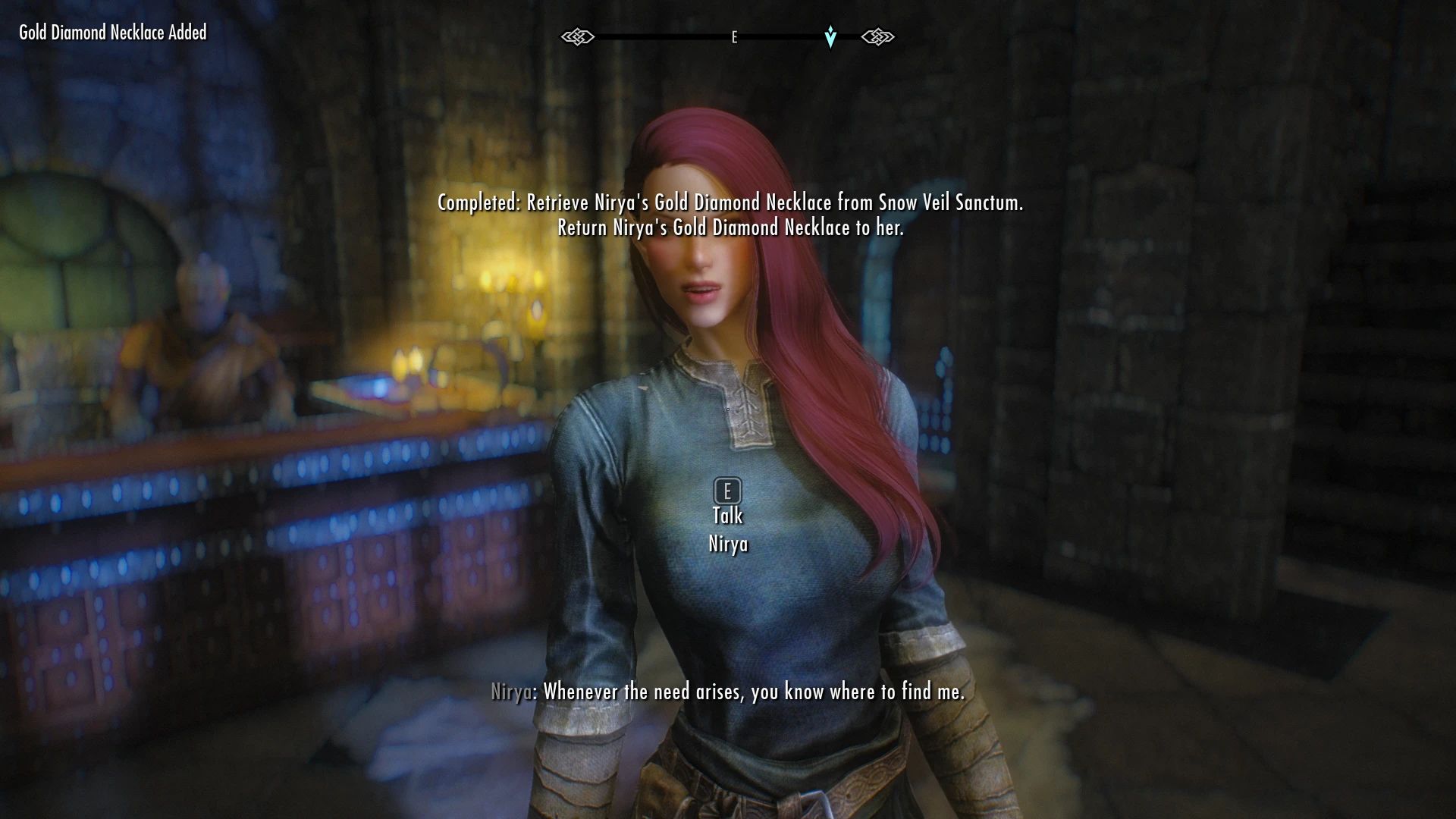Image resolution: width=1456 pixels, height=819 pixels.
Task: Open the 'Return Nirya's Gold Diamond Necklace' objective
Action: pyautogui.click(x=730, y=225)
